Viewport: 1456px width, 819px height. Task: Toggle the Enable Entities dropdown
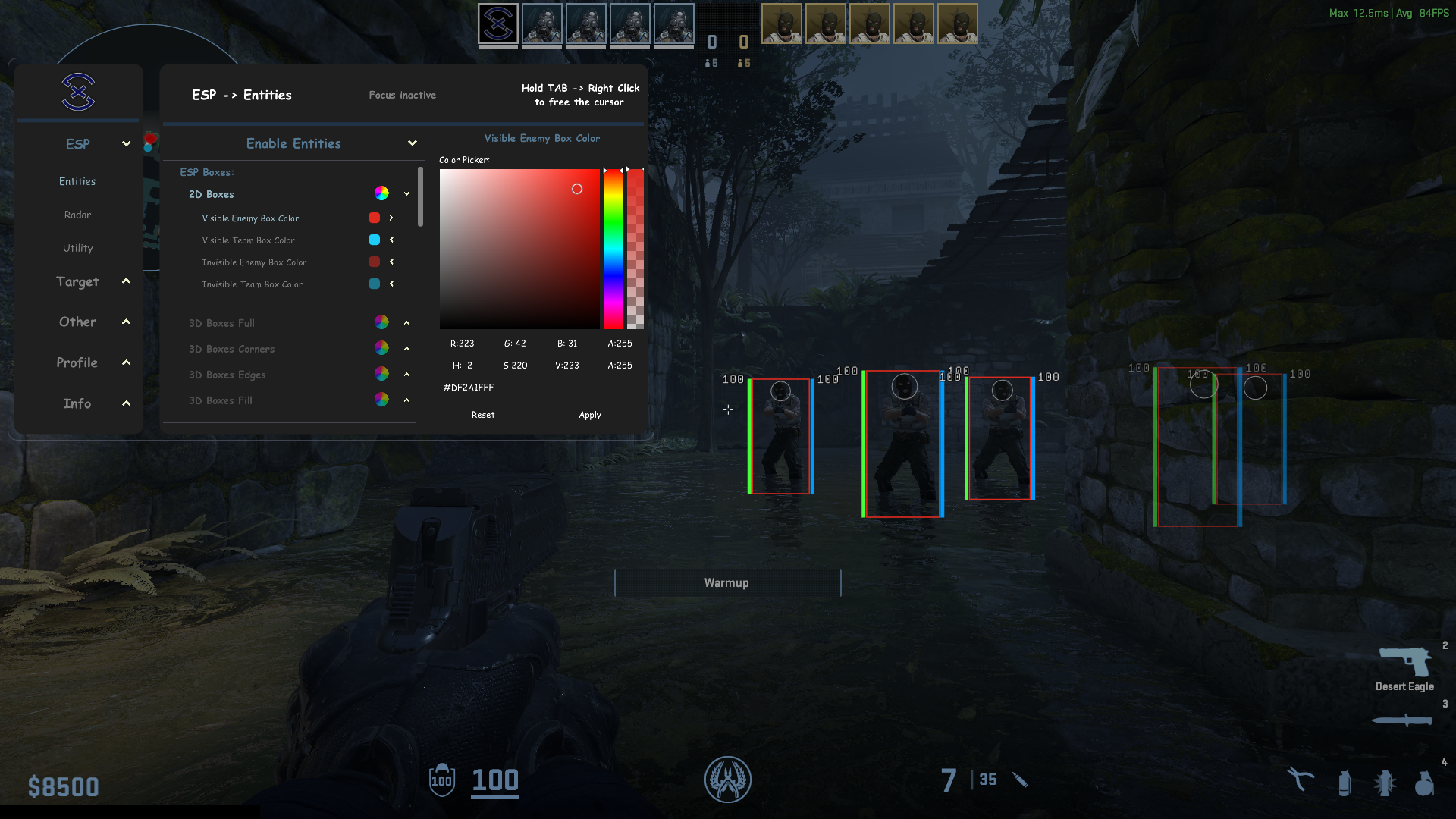click(412, 143)
